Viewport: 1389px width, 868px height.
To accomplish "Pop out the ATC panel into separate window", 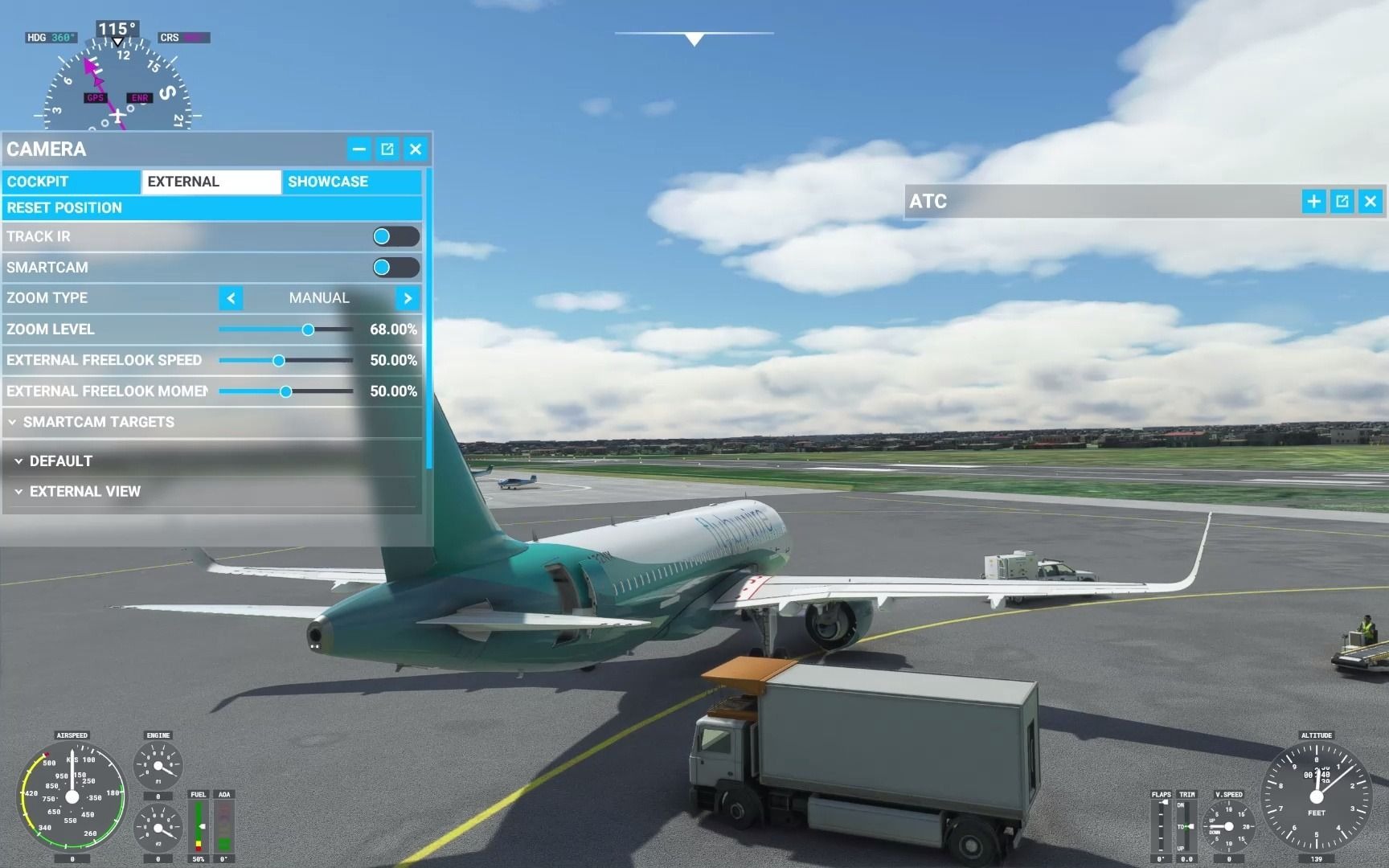I will [1342, 202].
